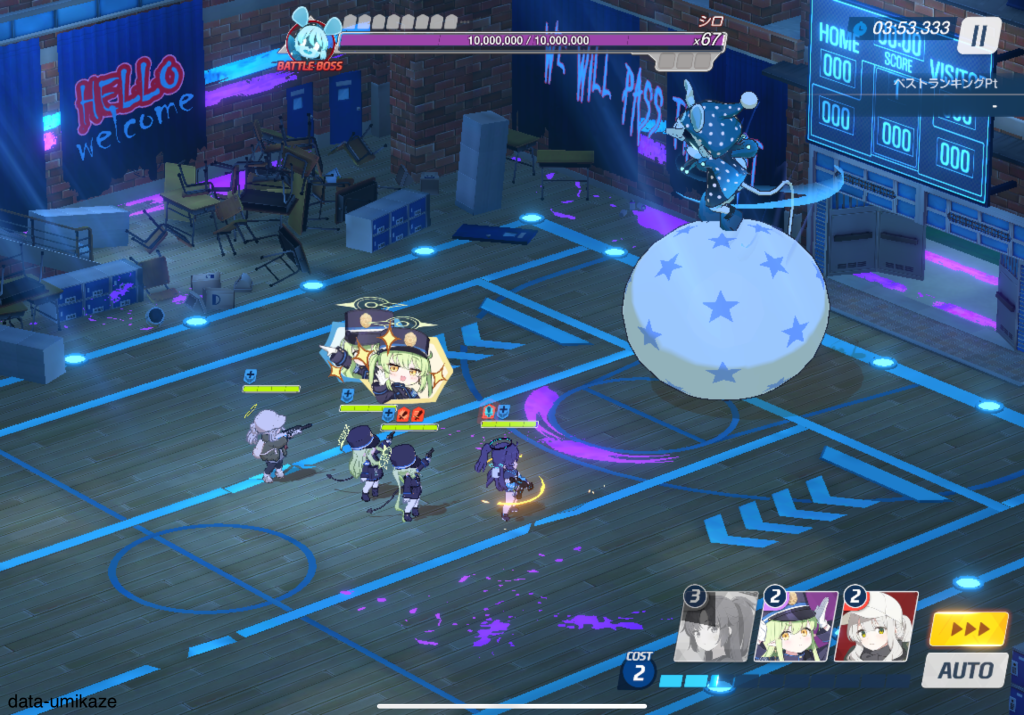Image resolution: width=1024 pixels, height=715 pixels.
Task: Toggle the AUTO battle mode
Action: (964, 670)
